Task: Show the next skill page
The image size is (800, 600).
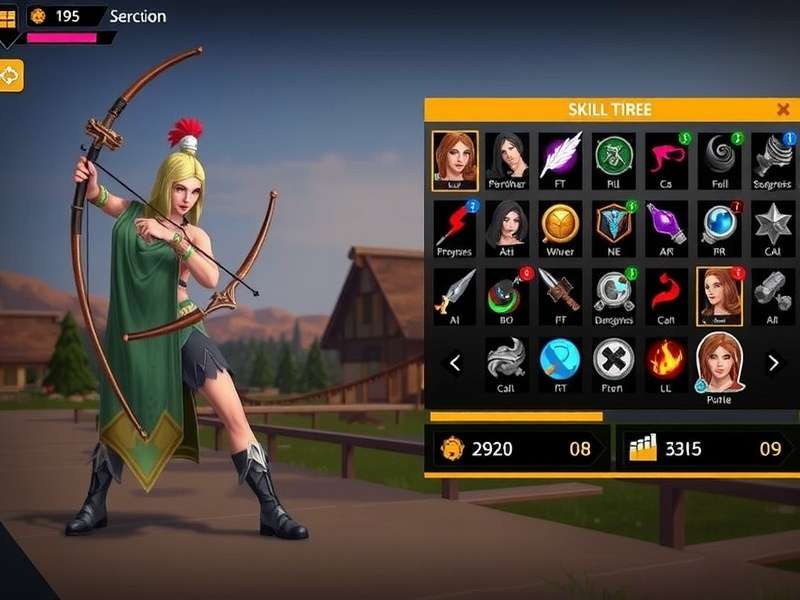Action: (x=773, y=363)
